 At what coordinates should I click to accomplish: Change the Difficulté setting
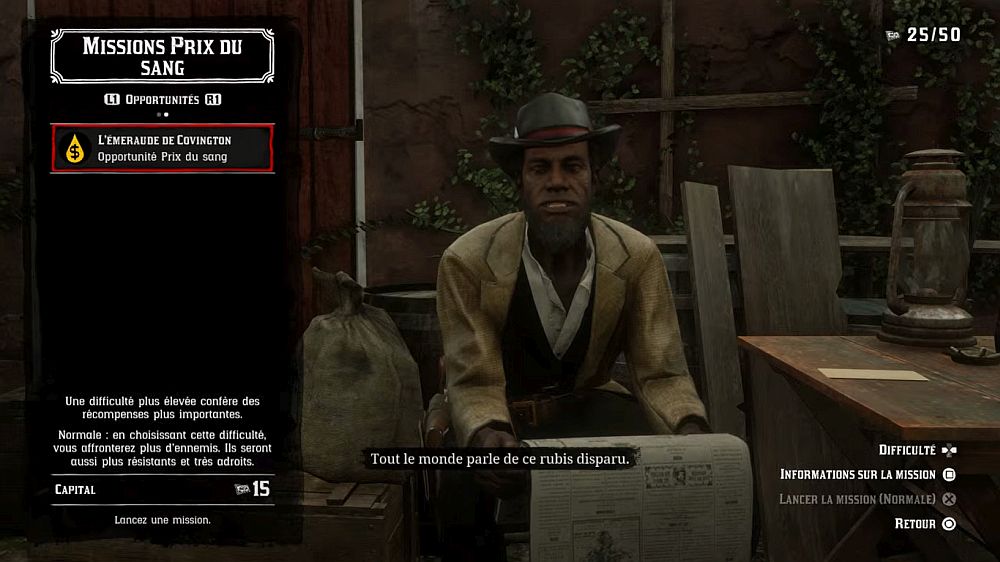pos(916,450)
